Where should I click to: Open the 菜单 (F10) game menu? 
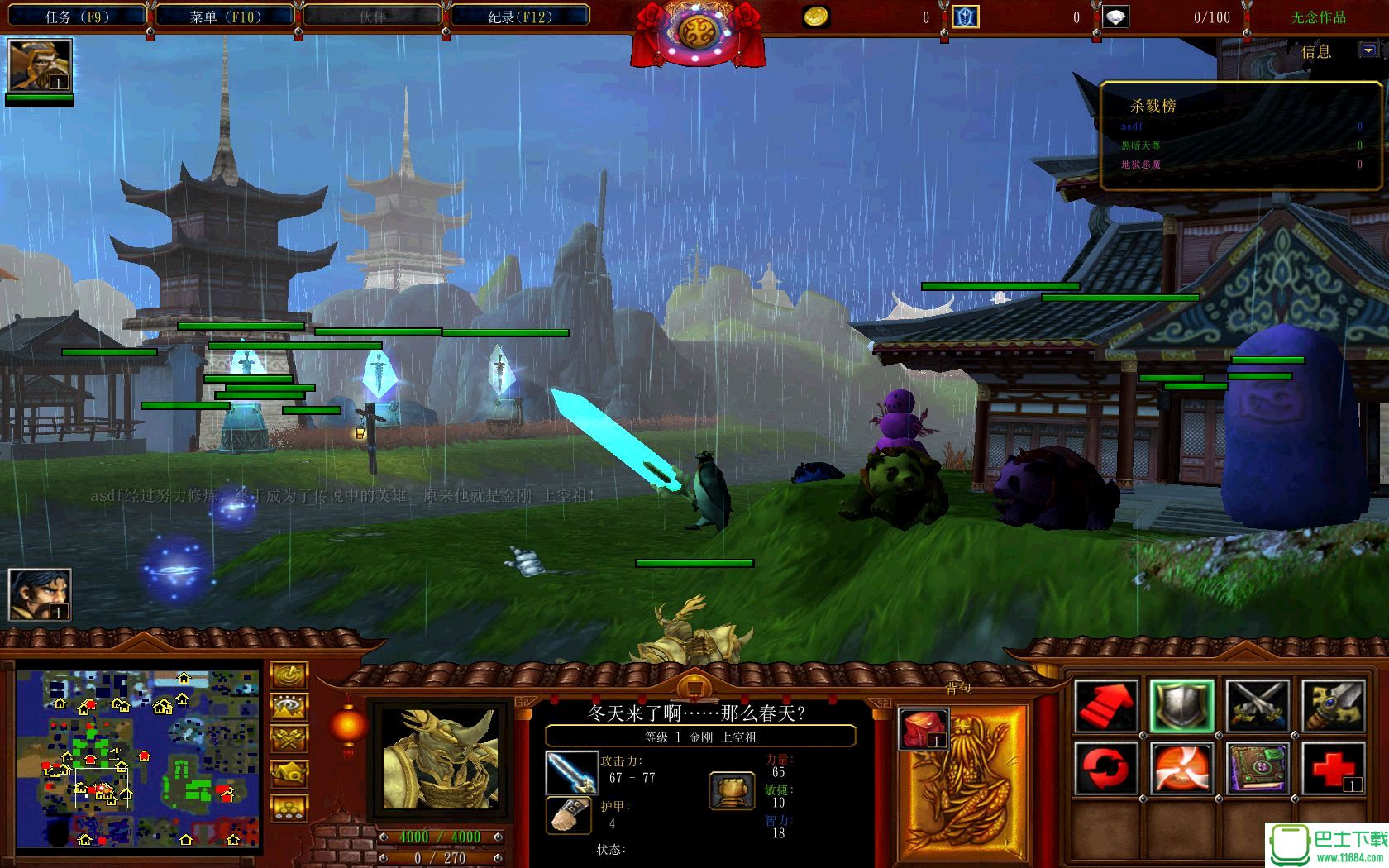(x=225, y=17)
